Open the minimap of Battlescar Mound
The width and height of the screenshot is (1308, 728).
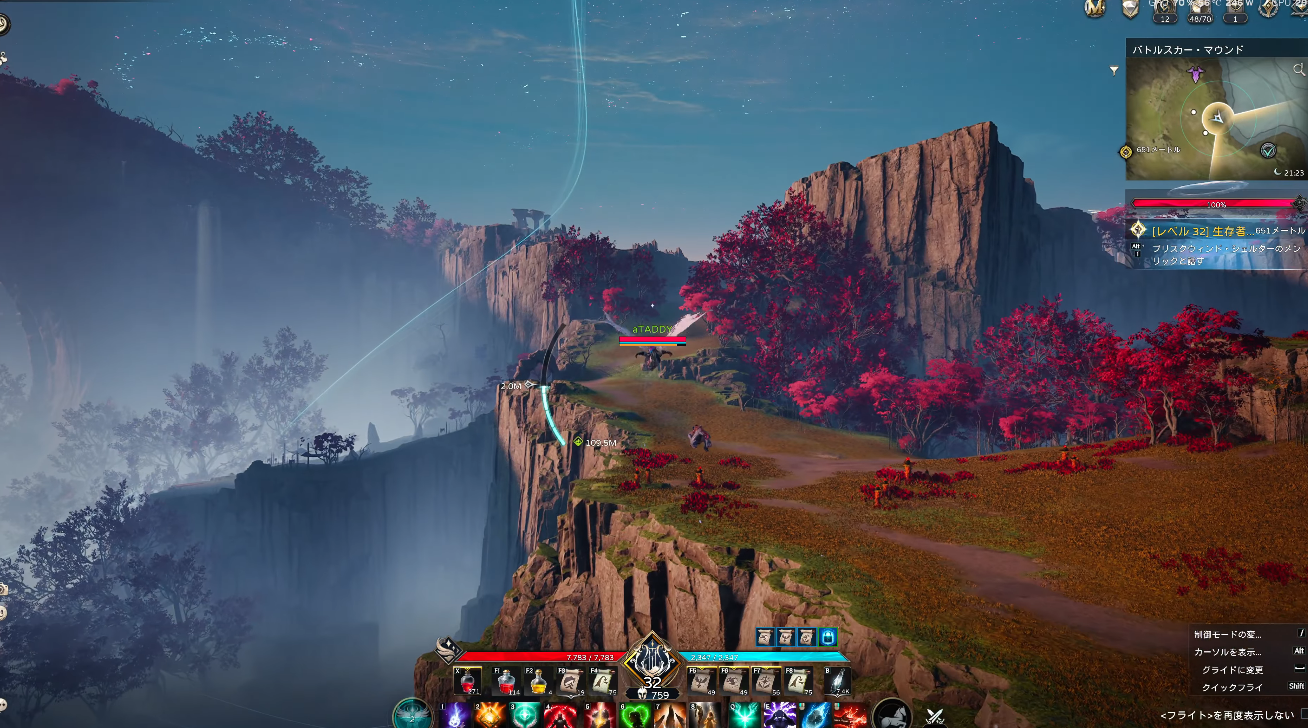pos(1210,120)
